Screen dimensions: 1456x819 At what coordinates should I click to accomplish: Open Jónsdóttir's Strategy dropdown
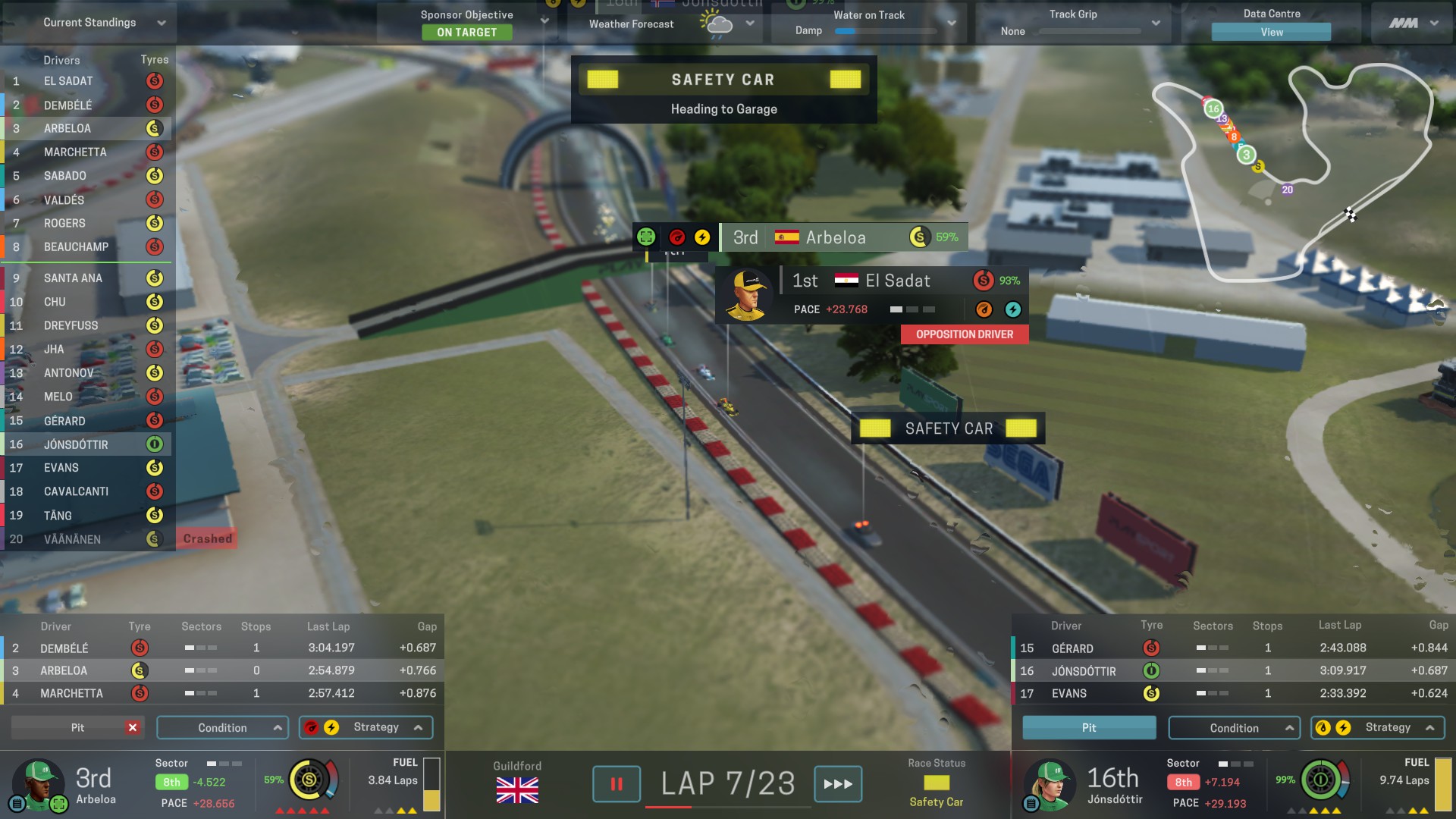[1378, 728]
